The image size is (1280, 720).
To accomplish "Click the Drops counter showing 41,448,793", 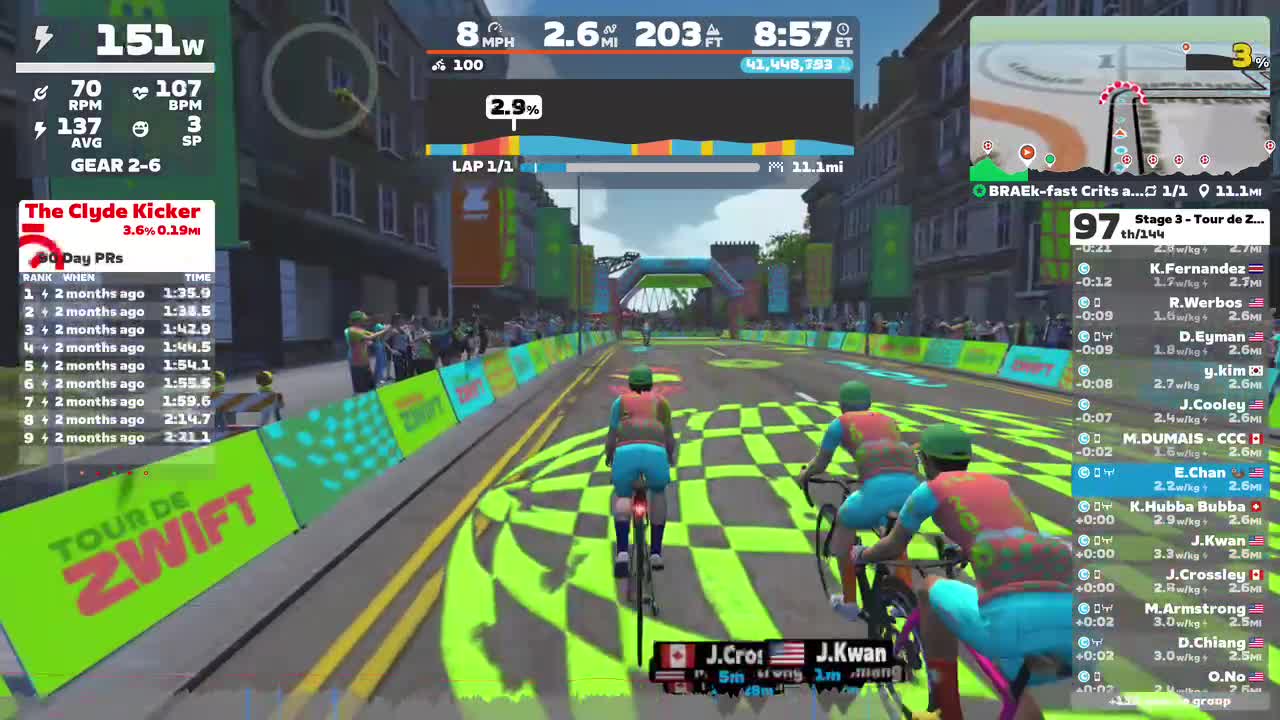I will (x=791, y=65).
